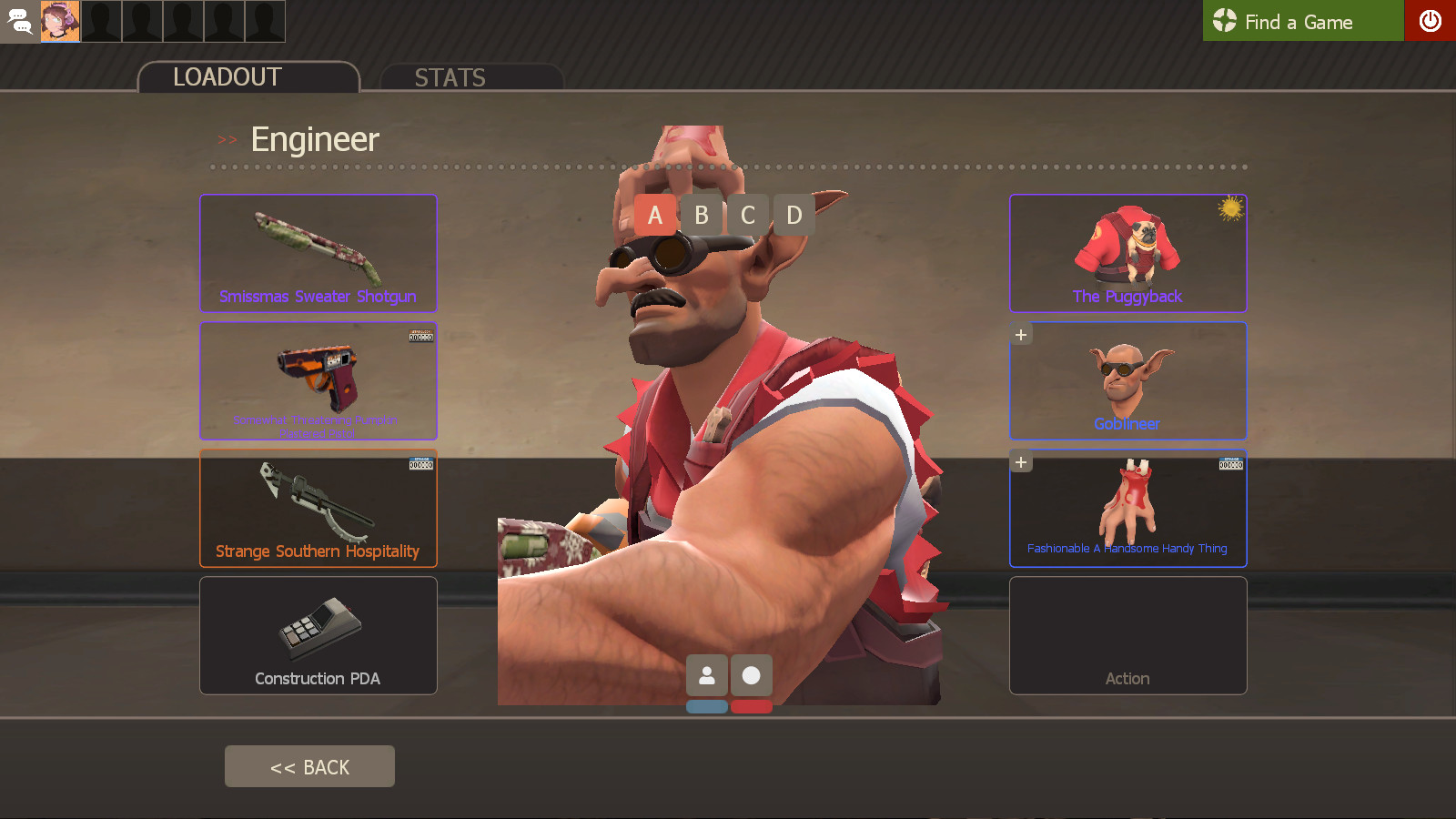Viewport: 1456px width, 819px height.
Task: Click the Construction PDA slot
Action: tap(318, 635)
